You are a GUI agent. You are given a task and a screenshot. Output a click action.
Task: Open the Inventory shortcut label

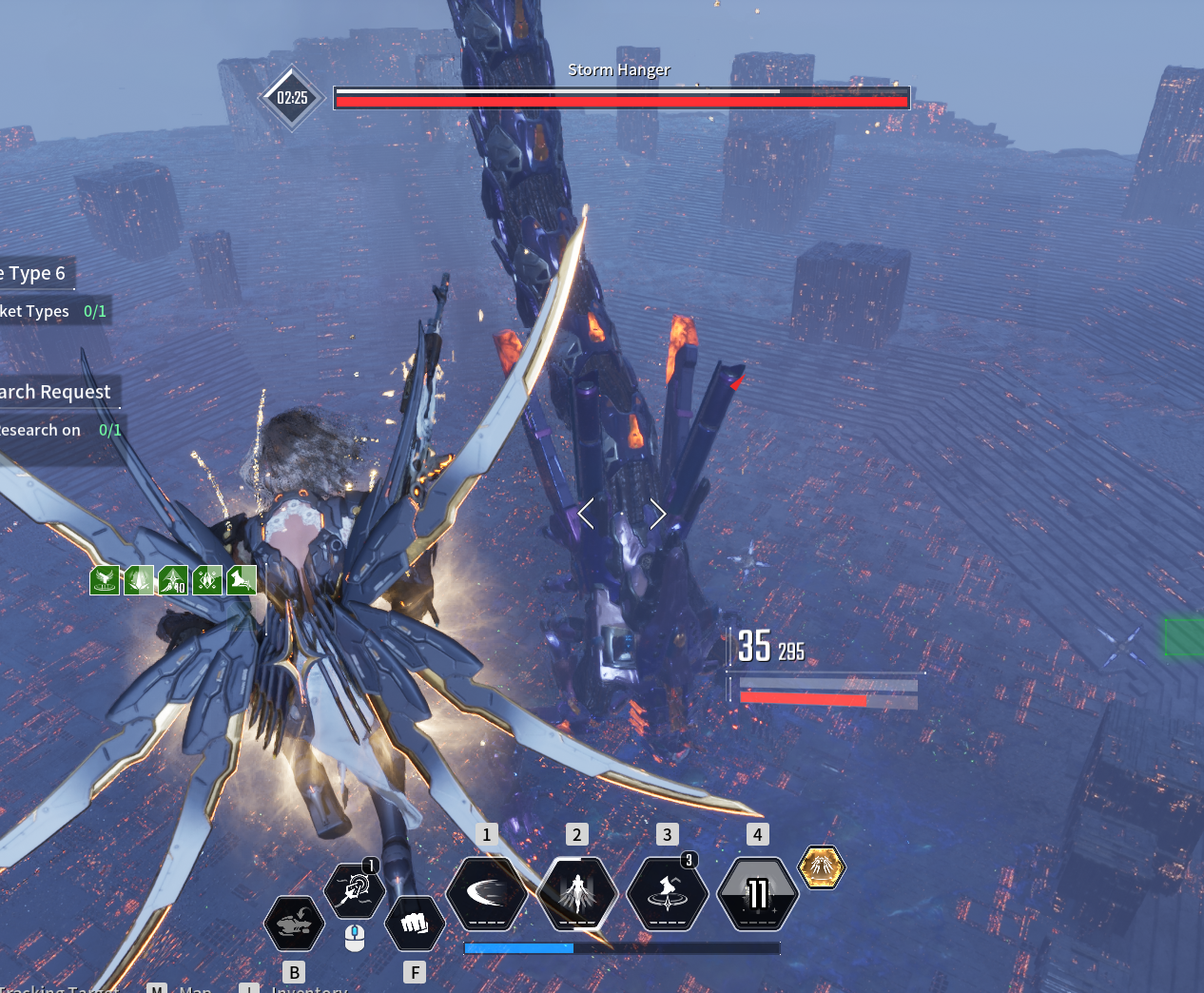(x=309, y=989)
